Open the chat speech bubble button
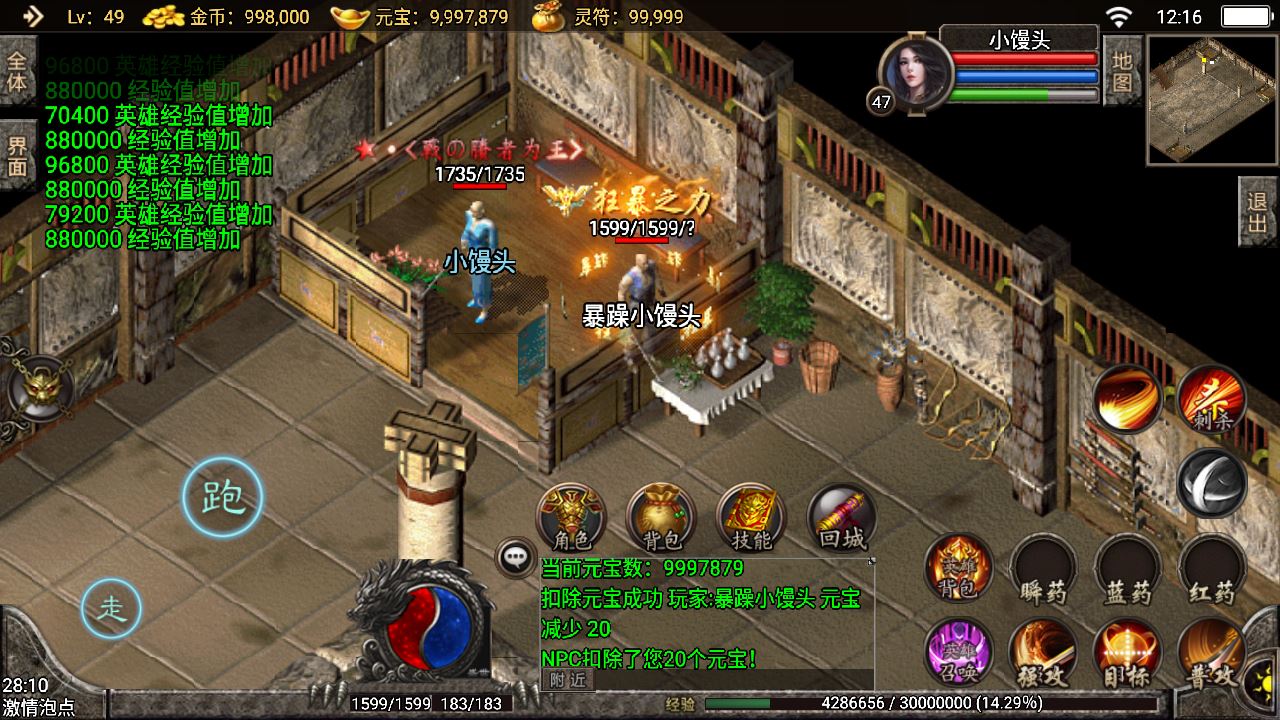1280x720 pixels. pyautogui.click(x=516, y=558)
